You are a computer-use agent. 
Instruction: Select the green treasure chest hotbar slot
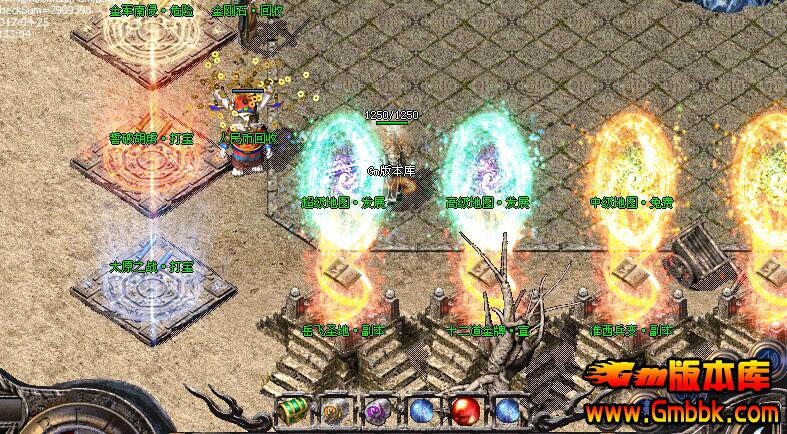[291, 411]
